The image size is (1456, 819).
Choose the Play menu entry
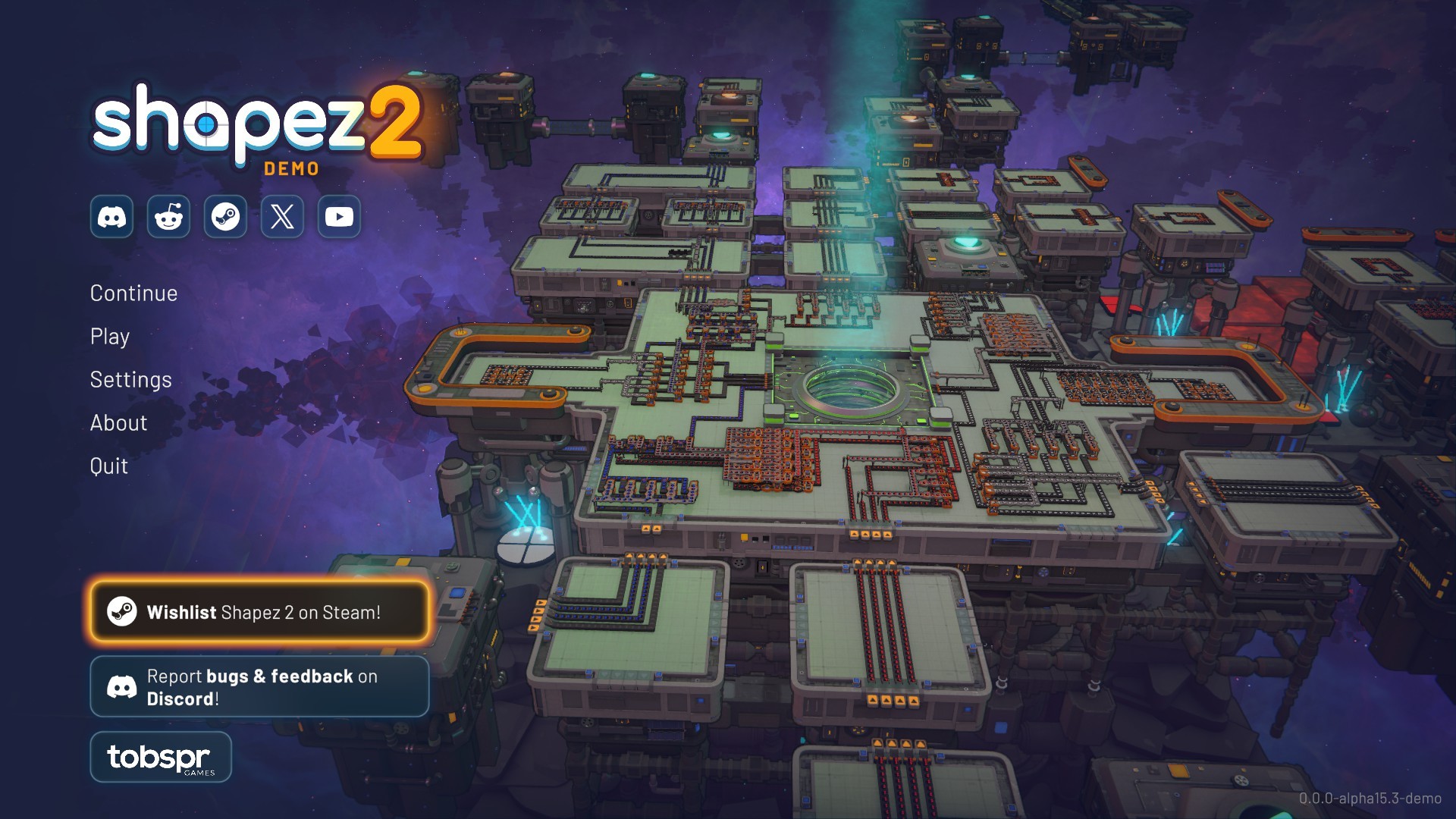(x=110, y=337)
